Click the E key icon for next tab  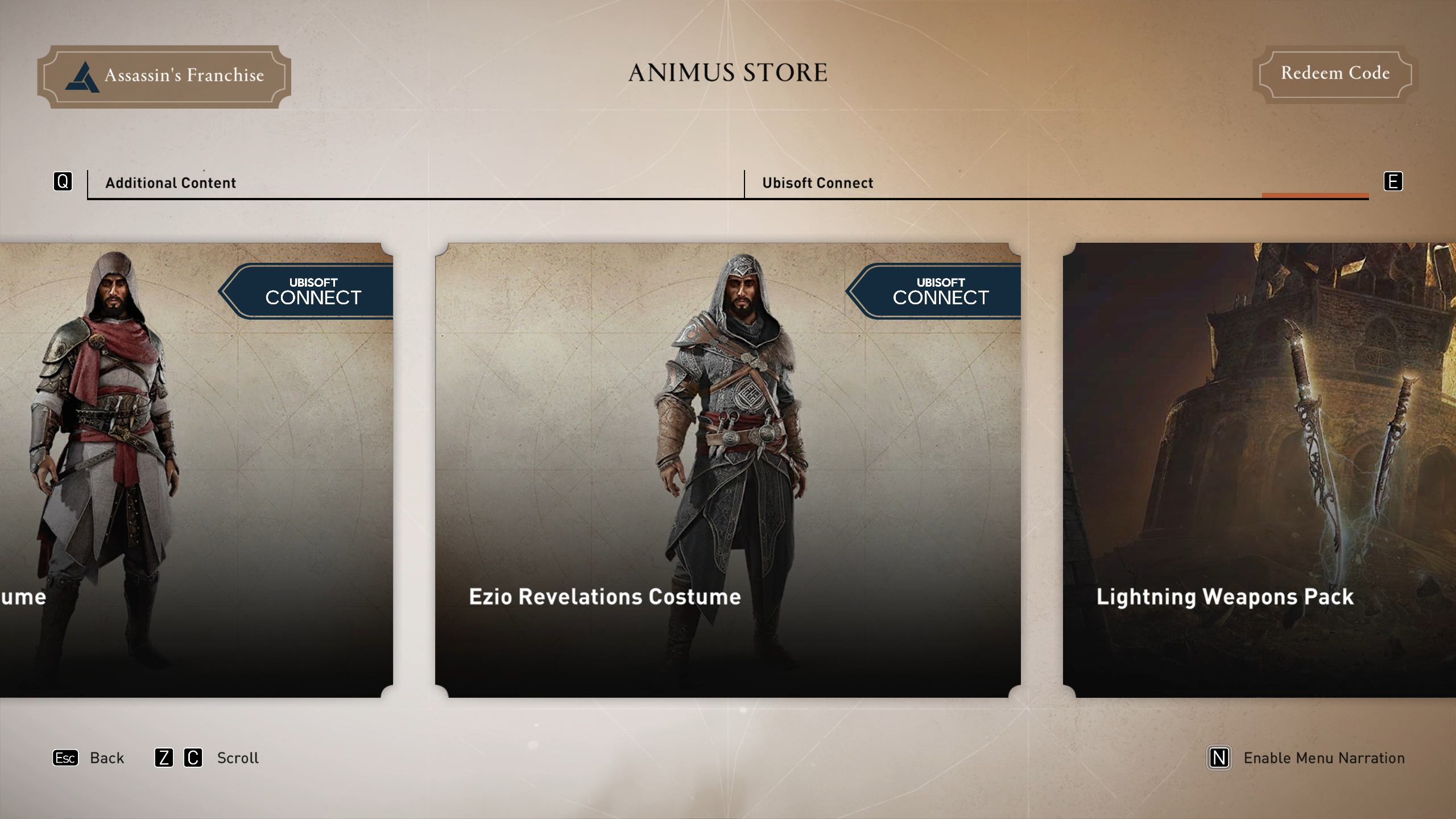[x=1392, y=181]
